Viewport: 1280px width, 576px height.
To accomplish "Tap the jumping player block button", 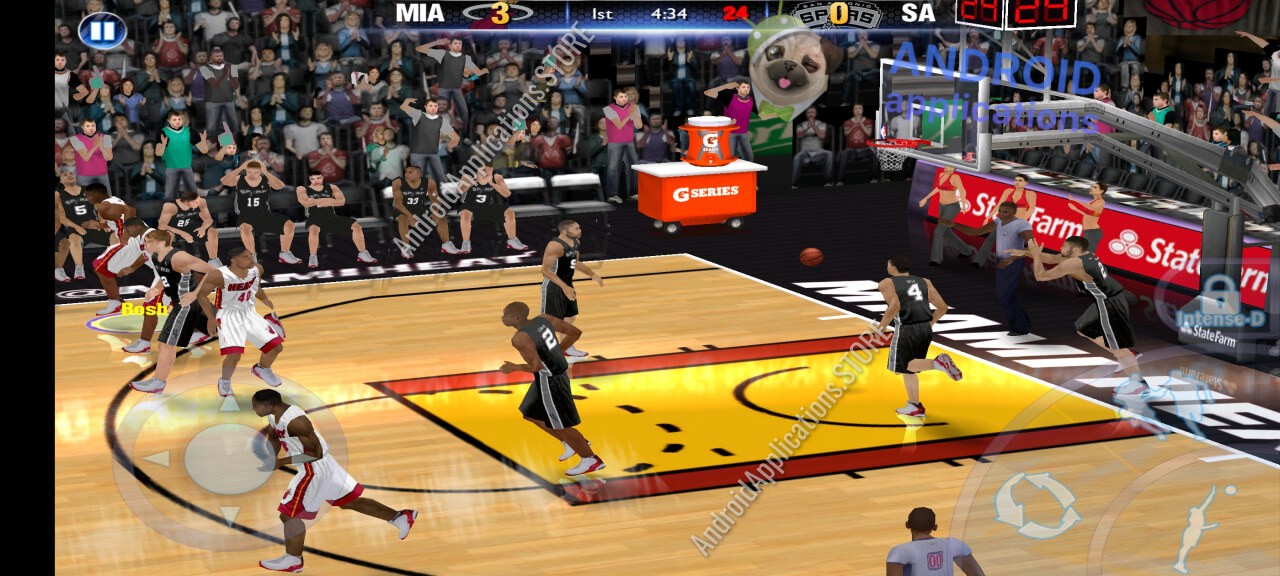I will click(1197, 525).
